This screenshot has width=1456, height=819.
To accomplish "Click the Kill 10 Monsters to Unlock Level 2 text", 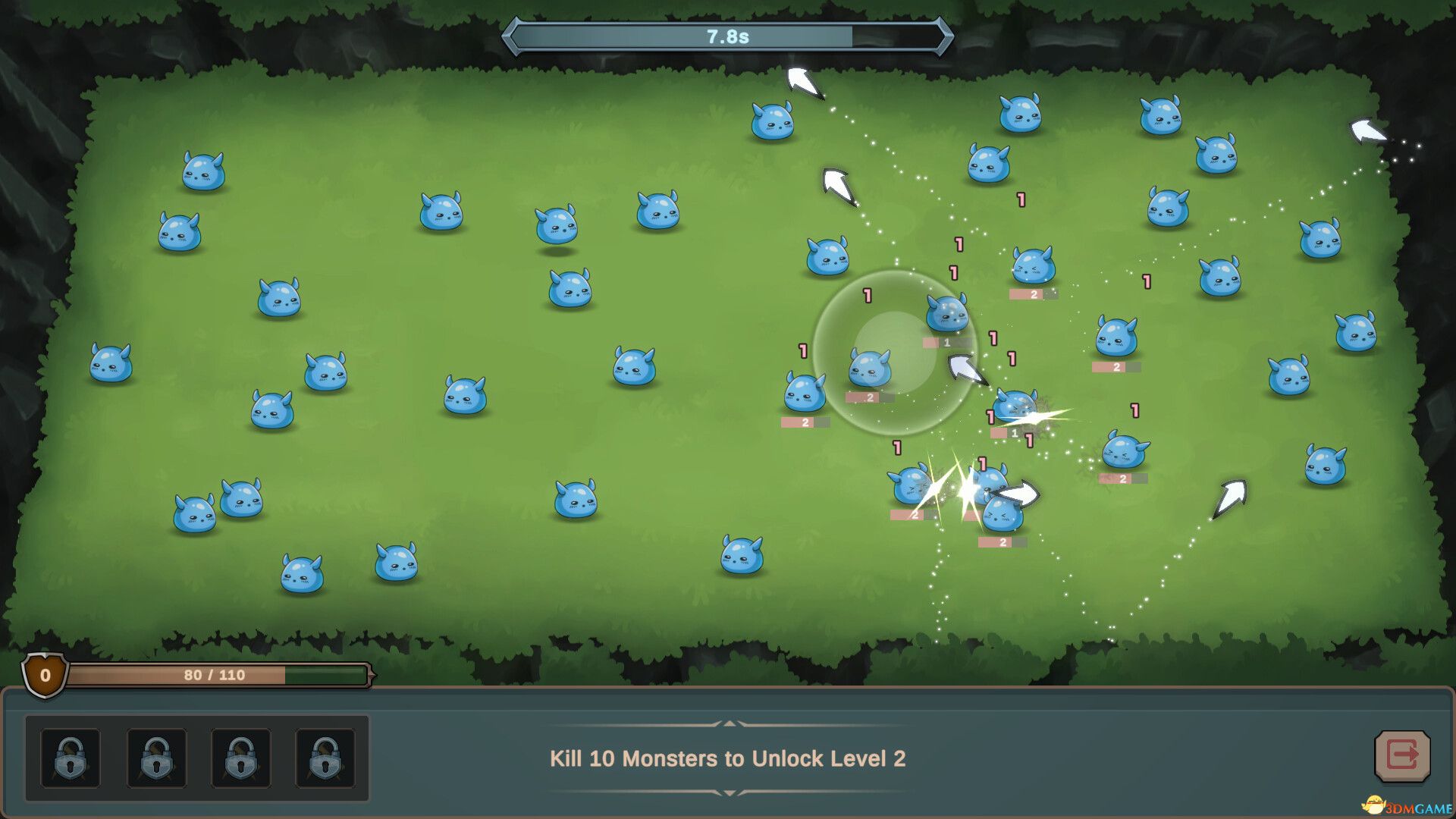I will (x=729, y=758).
